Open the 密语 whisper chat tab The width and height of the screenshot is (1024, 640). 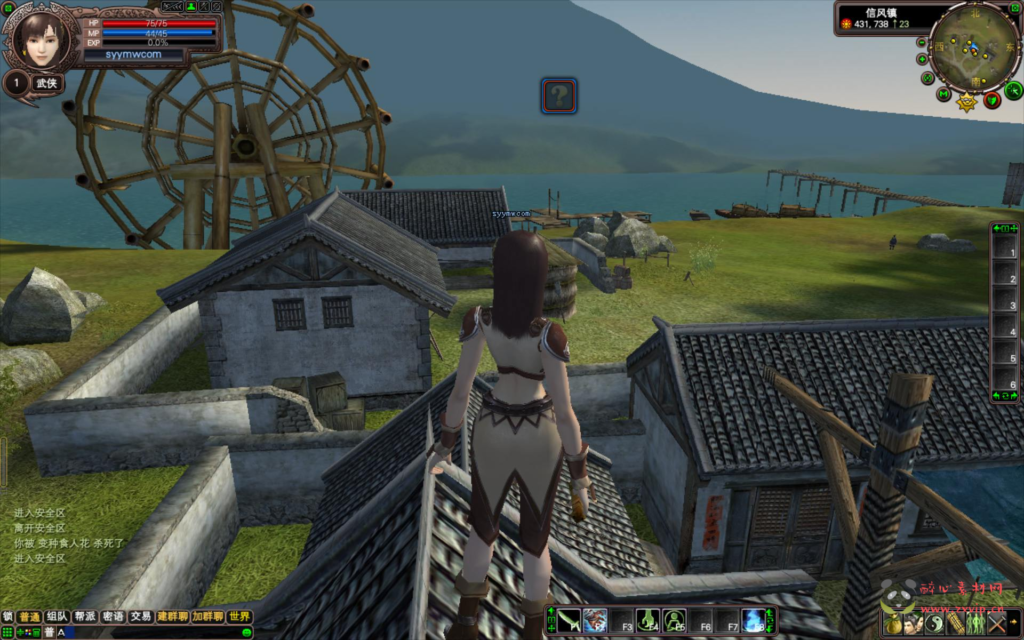113,617
